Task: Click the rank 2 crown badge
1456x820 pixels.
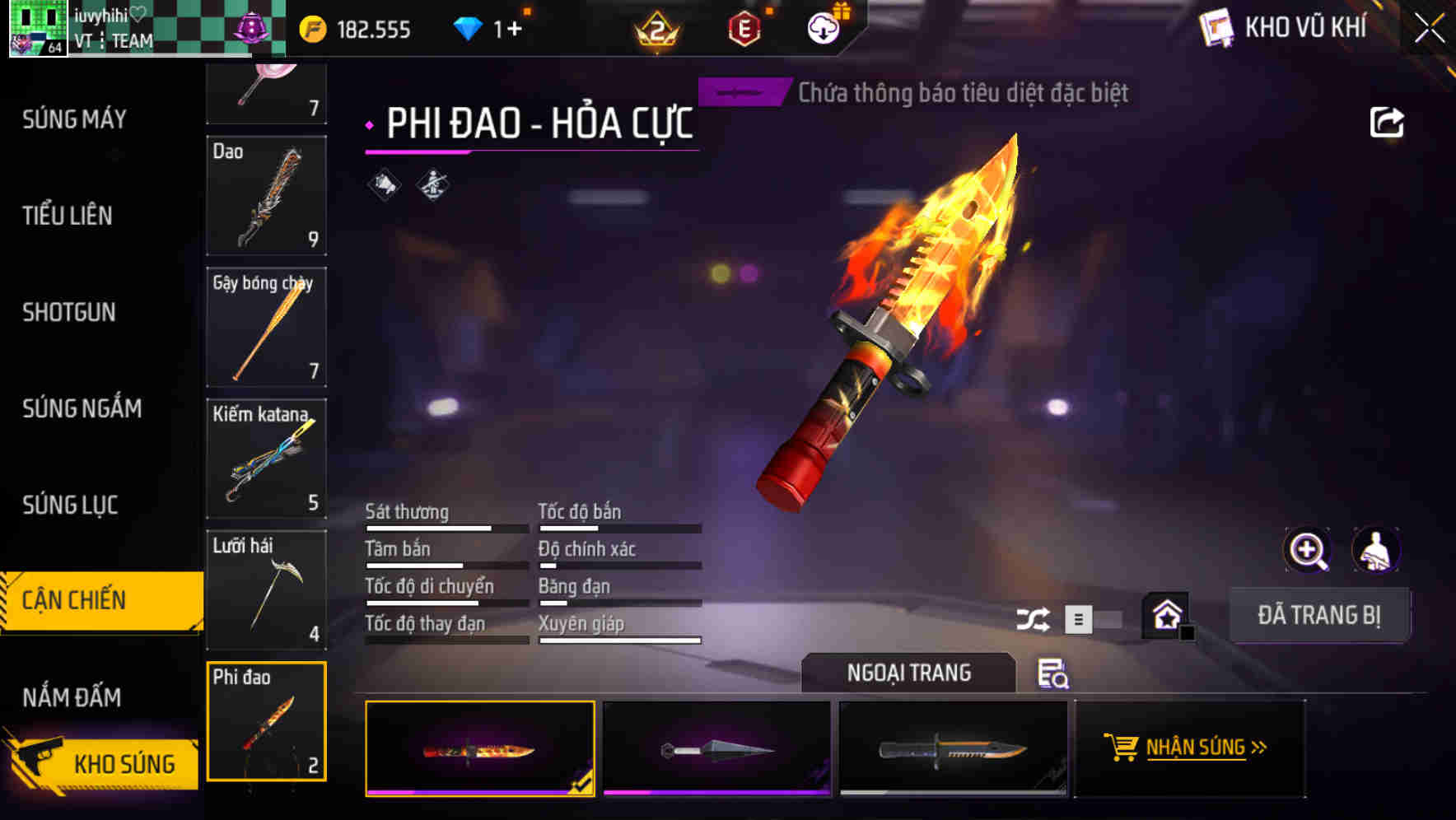Action: point(655,27)
